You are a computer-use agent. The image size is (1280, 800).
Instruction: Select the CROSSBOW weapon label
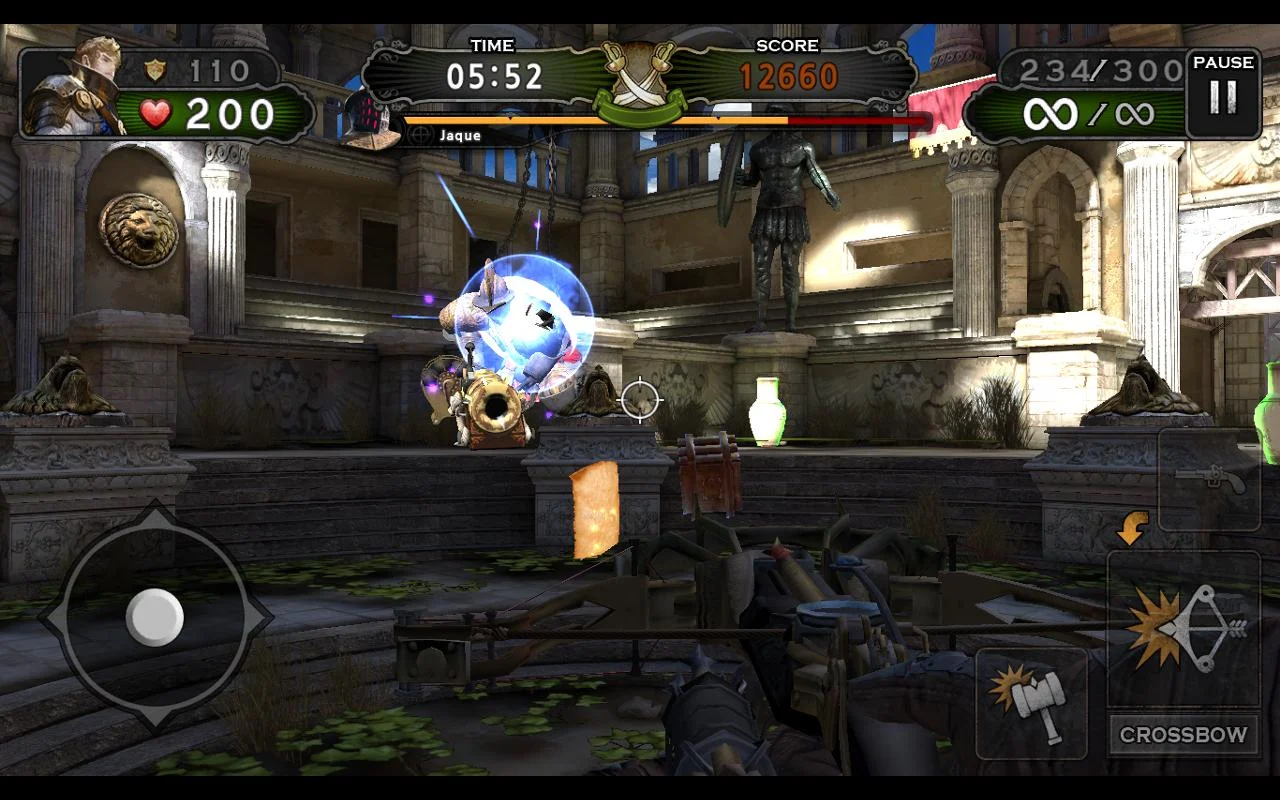point(1183,735)
